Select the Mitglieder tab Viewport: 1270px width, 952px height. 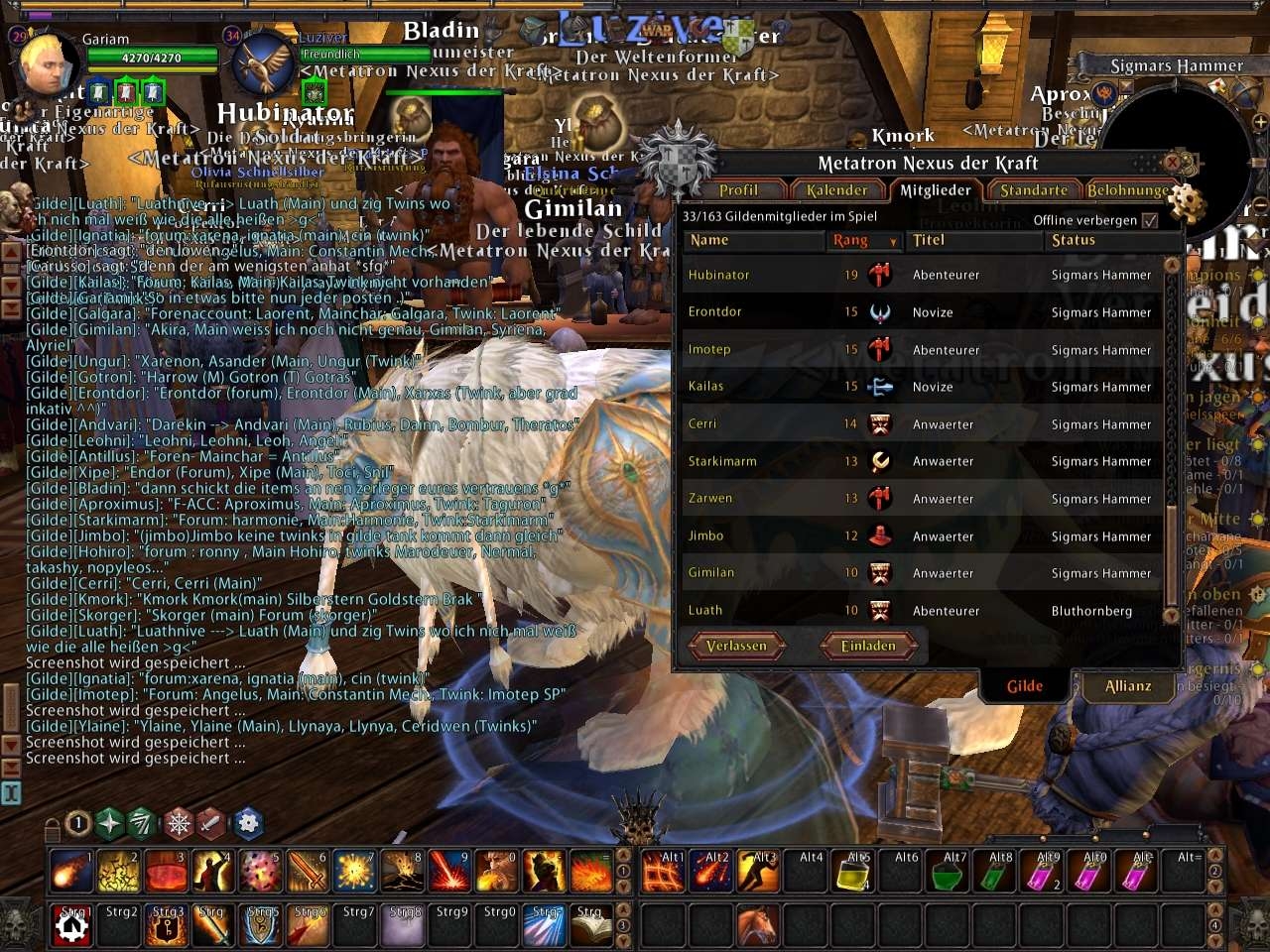[x=935, y=190]
